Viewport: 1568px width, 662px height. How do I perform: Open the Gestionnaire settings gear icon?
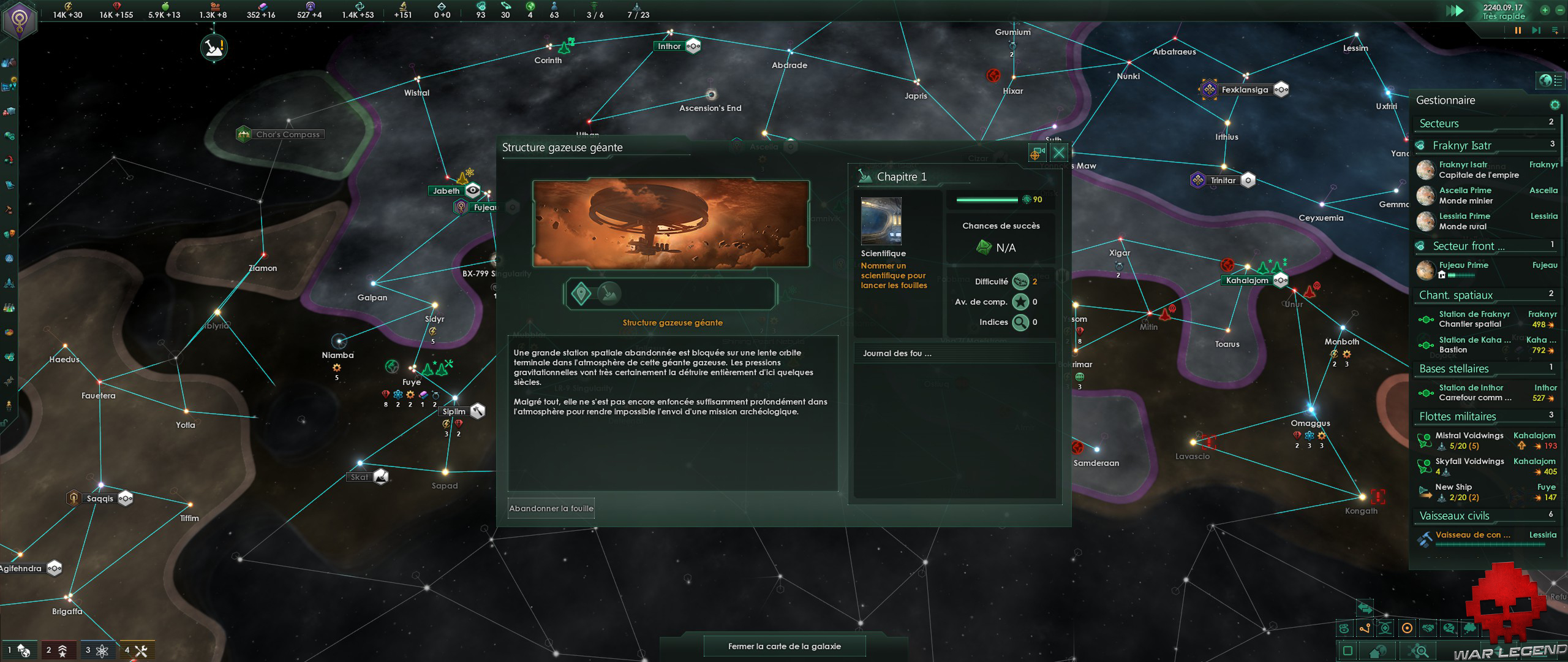coord(1555,105)
